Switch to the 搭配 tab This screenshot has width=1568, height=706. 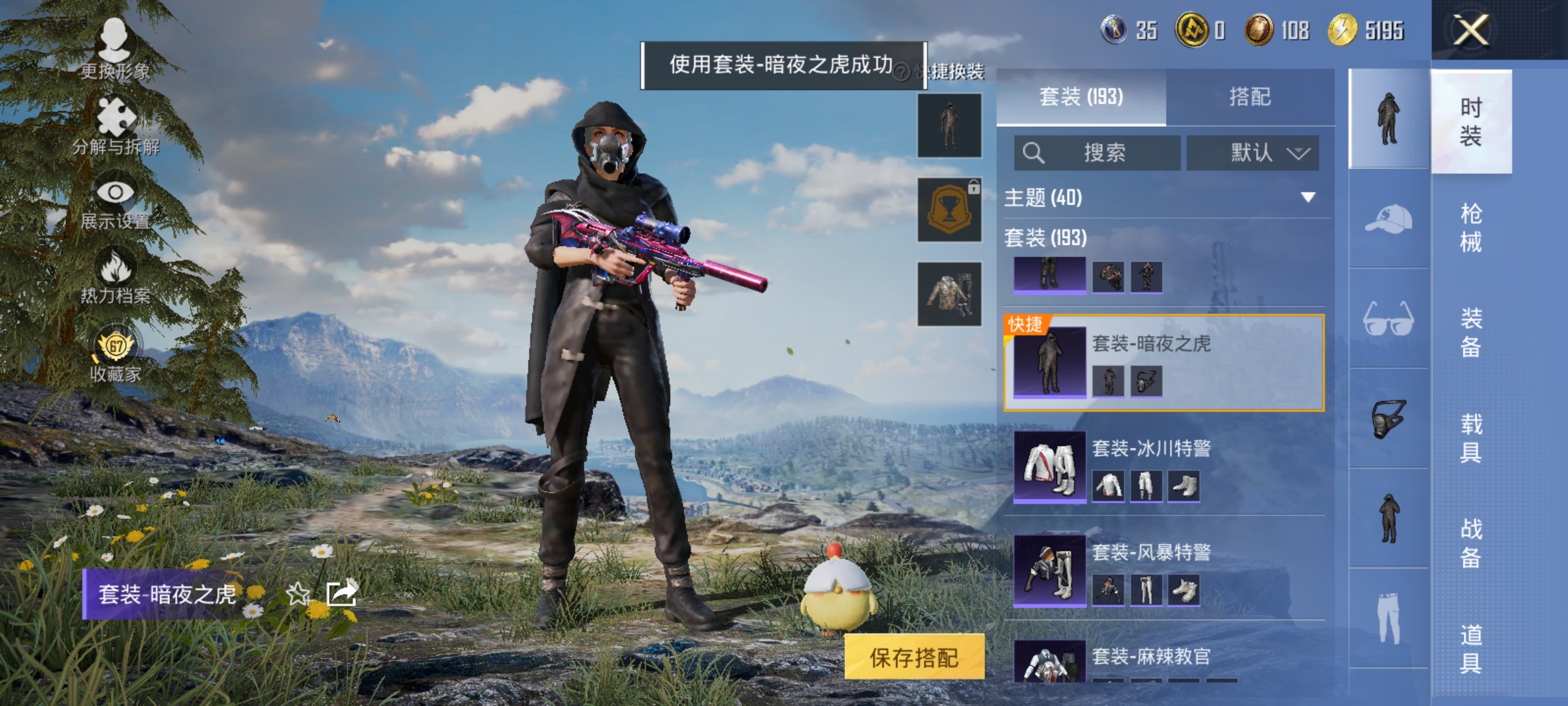1252,97
